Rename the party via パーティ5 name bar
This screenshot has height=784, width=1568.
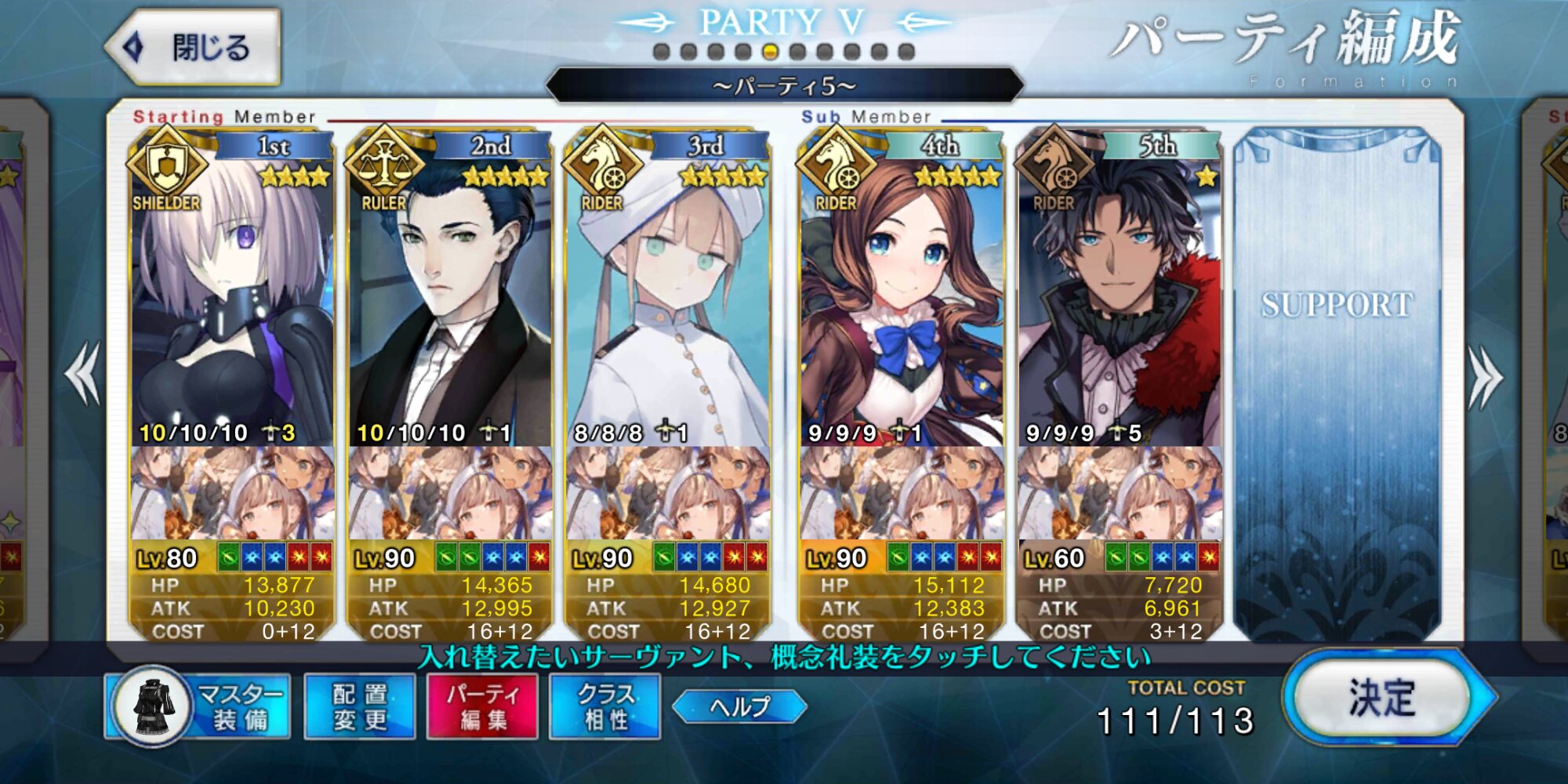pyautogui.click(x=784, y=85)
